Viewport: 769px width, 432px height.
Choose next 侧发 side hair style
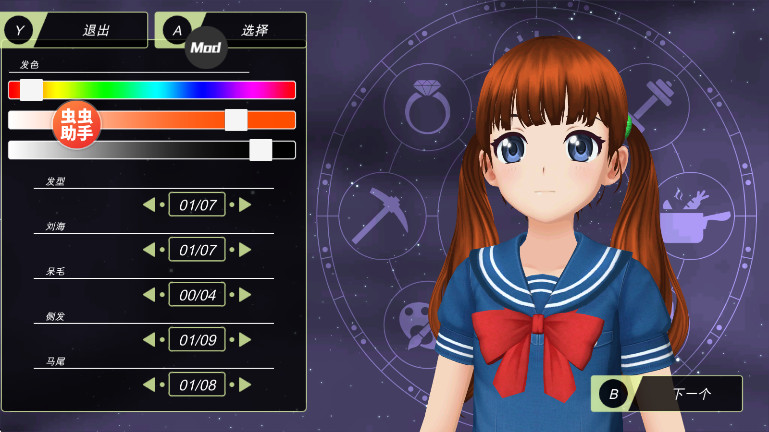point(245,339)
